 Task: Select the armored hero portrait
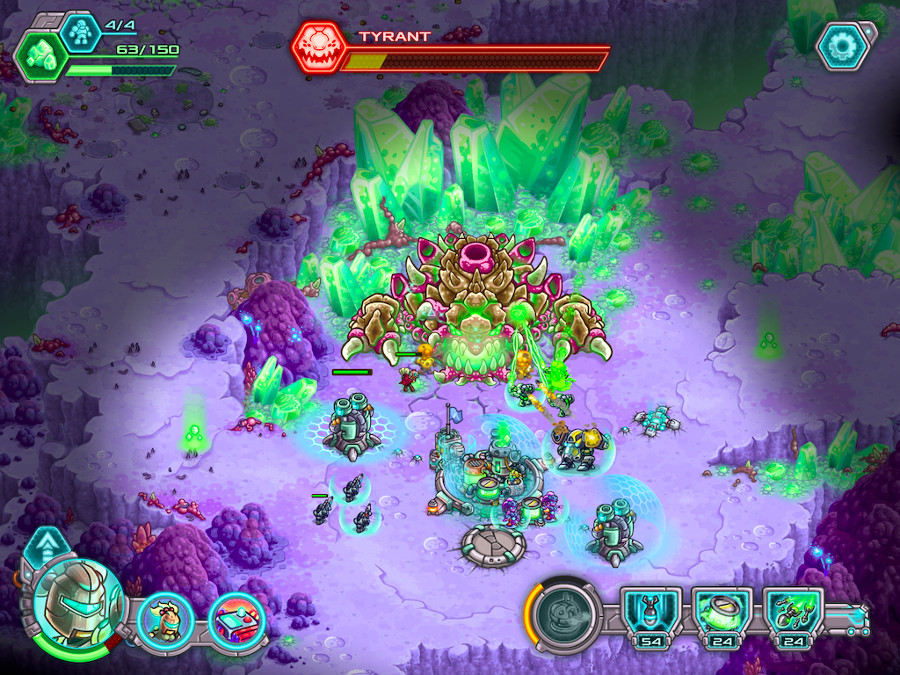[71, 607]
